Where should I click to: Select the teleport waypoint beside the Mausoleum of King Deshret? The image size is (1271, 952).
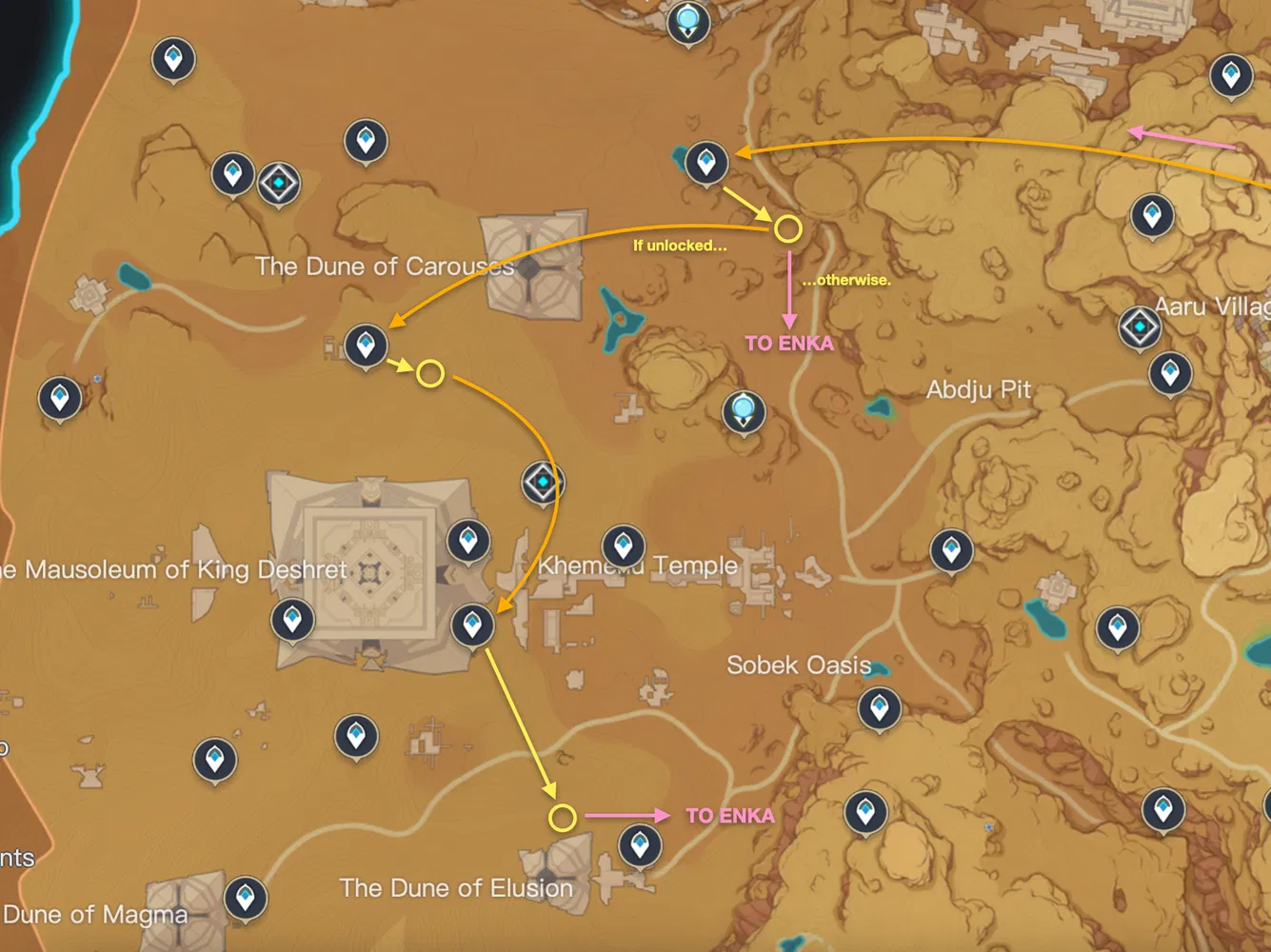coord(292,620)
